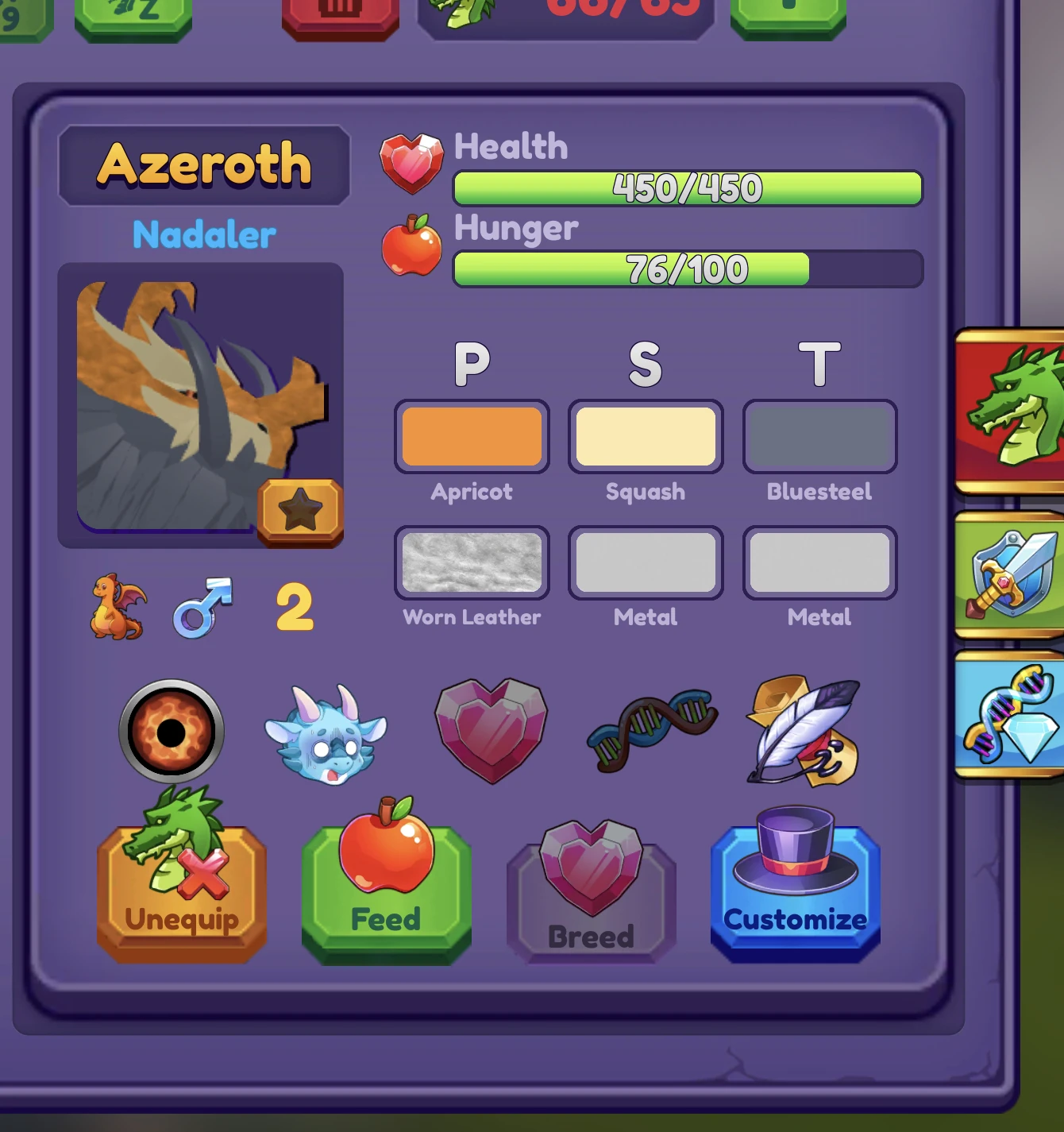Select the Bluesteel color swatch
Viewport: 1064px width, 1132px height.
point(819,436)
